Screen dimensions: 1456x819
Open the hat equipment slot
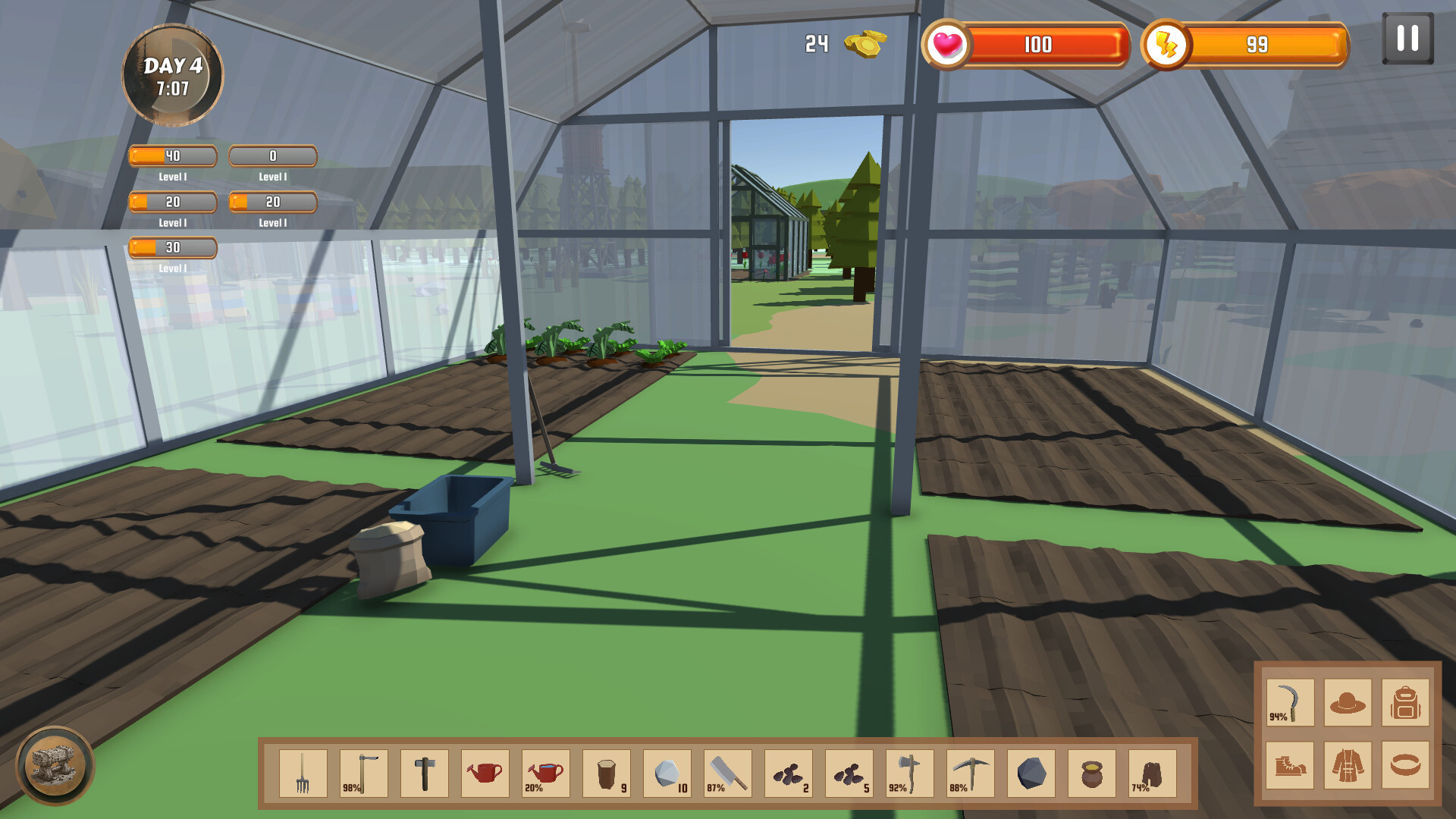point(1350,701)
